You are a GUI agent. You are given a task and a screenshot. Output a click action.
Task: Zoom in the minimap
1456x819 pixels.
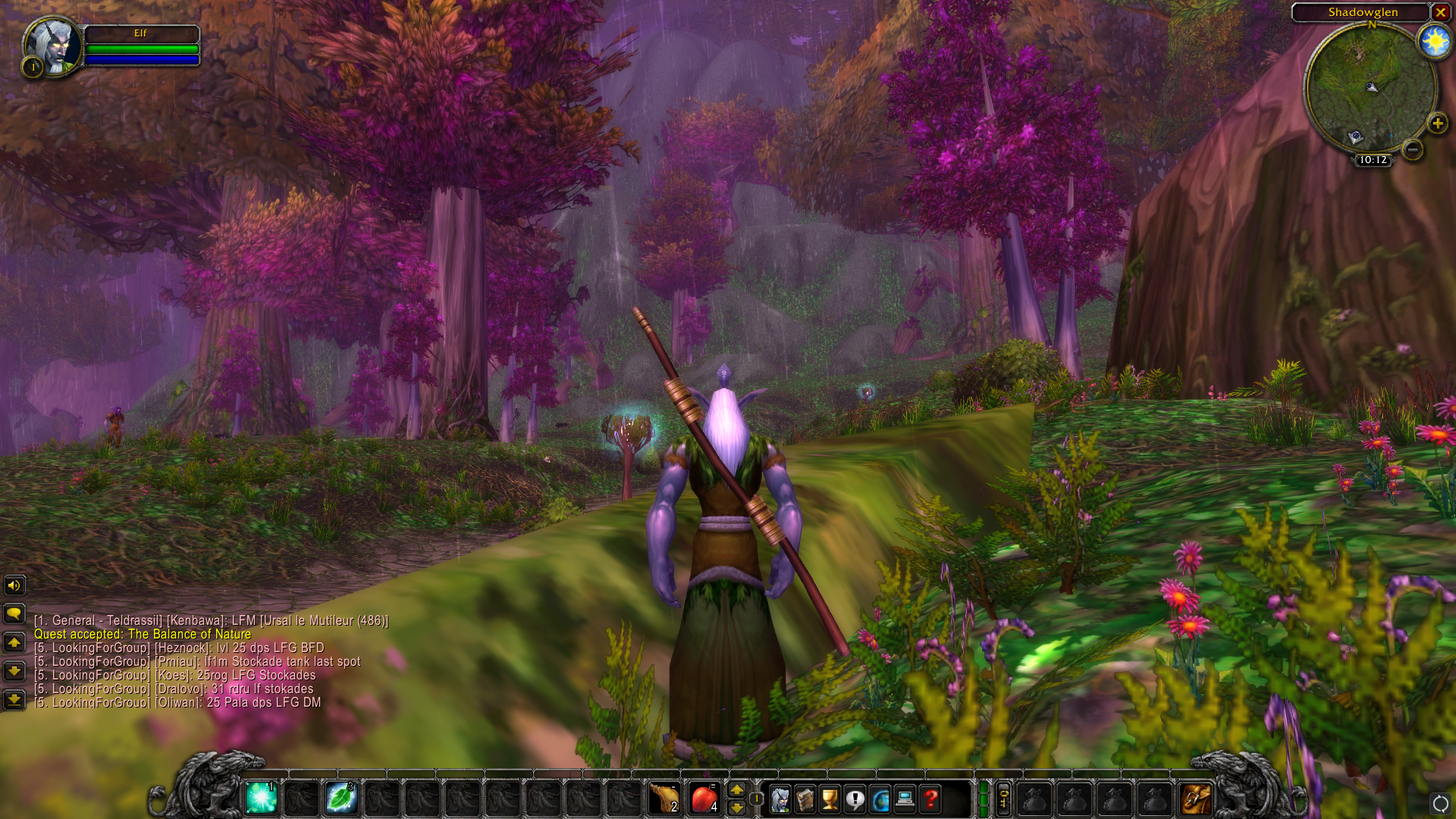click(1437, 123)
